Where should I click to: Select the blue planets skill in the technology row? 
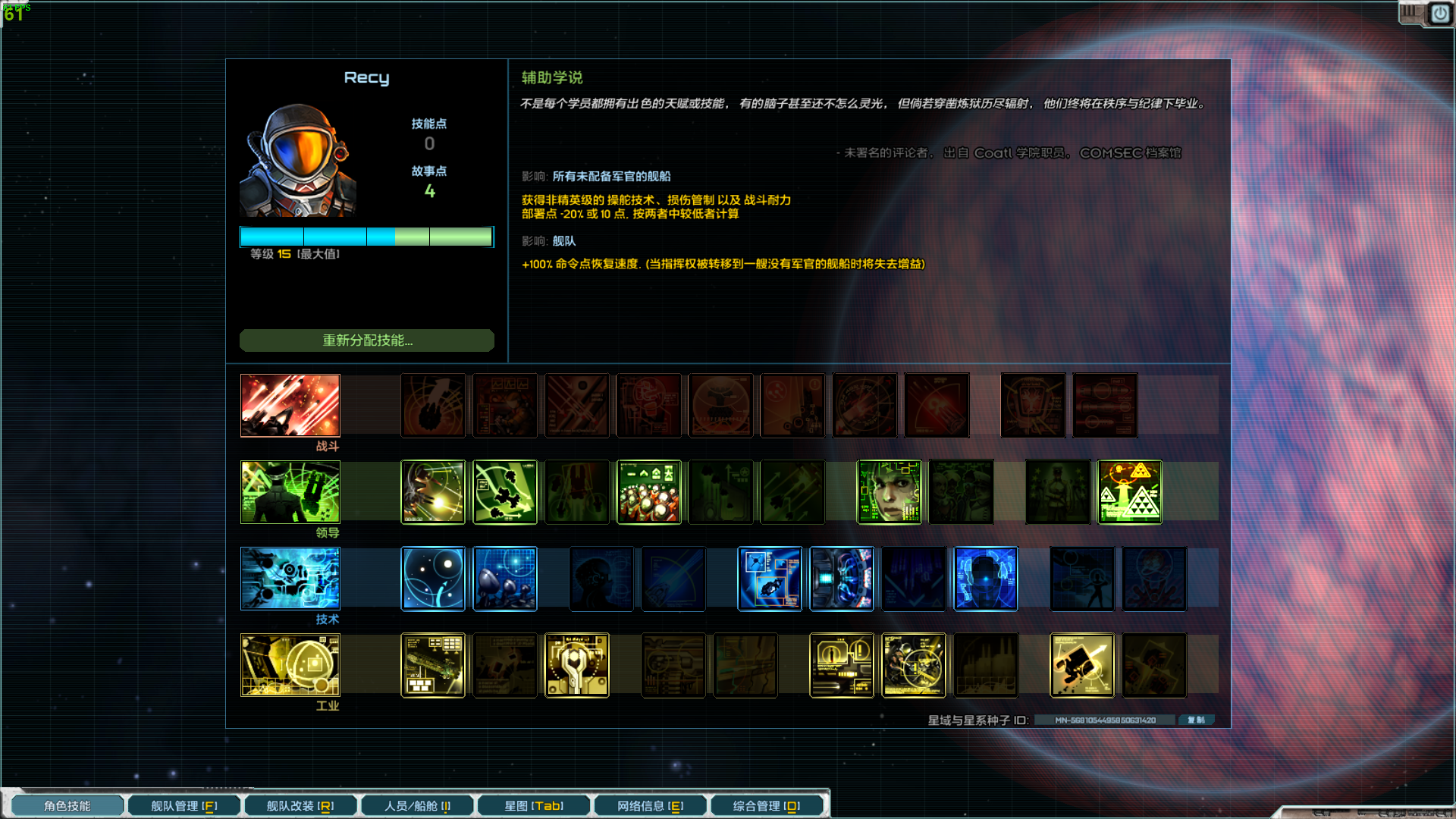(x=433, y=579)
